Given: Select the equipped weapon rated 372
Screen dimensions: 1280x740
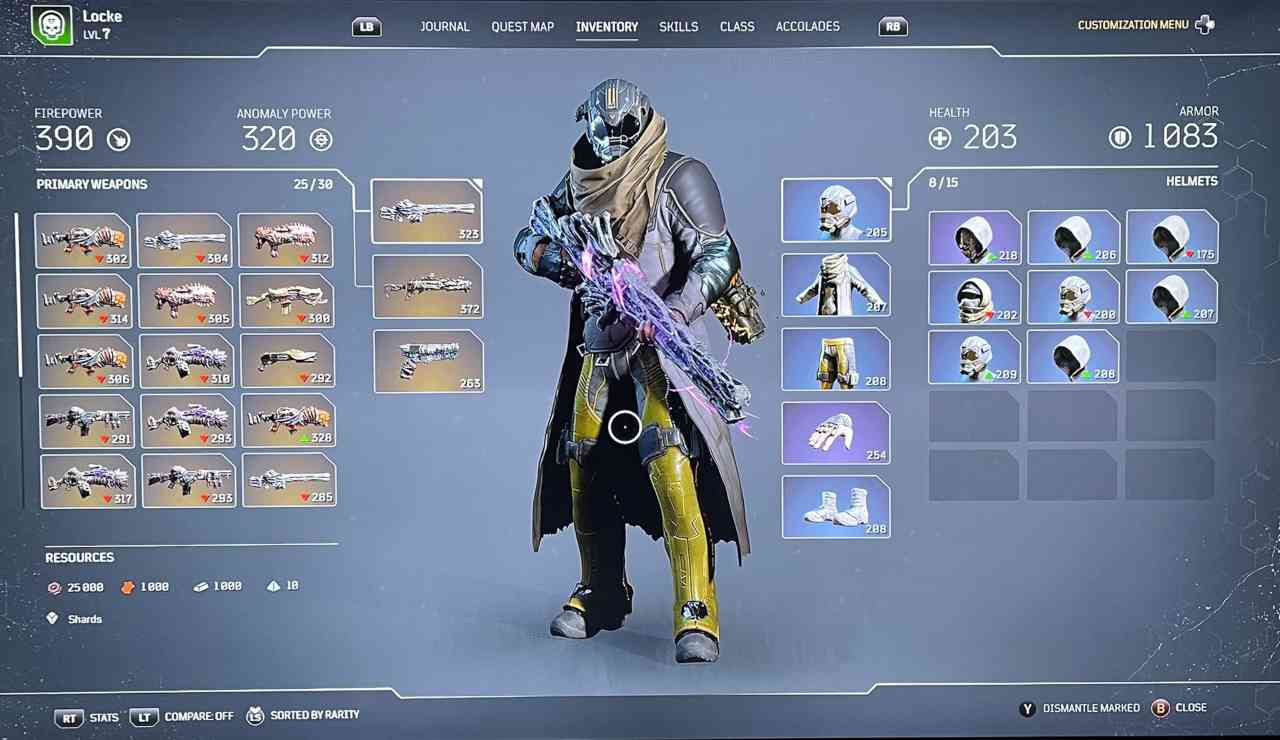Looking at the screenshot, I should point(428,287).
